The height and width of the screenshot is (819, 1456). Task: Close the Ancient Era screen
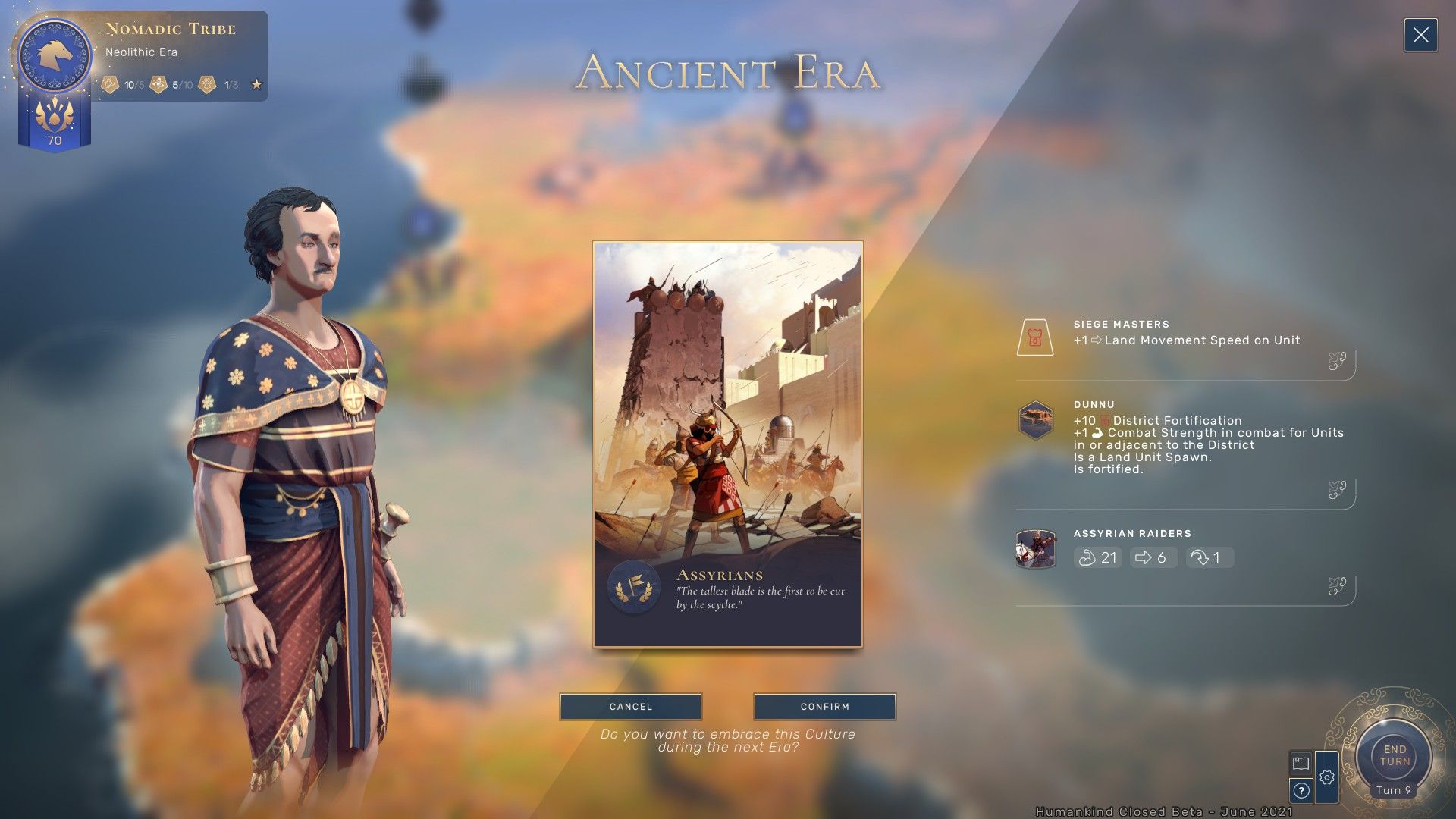[x=1420, y=36]
